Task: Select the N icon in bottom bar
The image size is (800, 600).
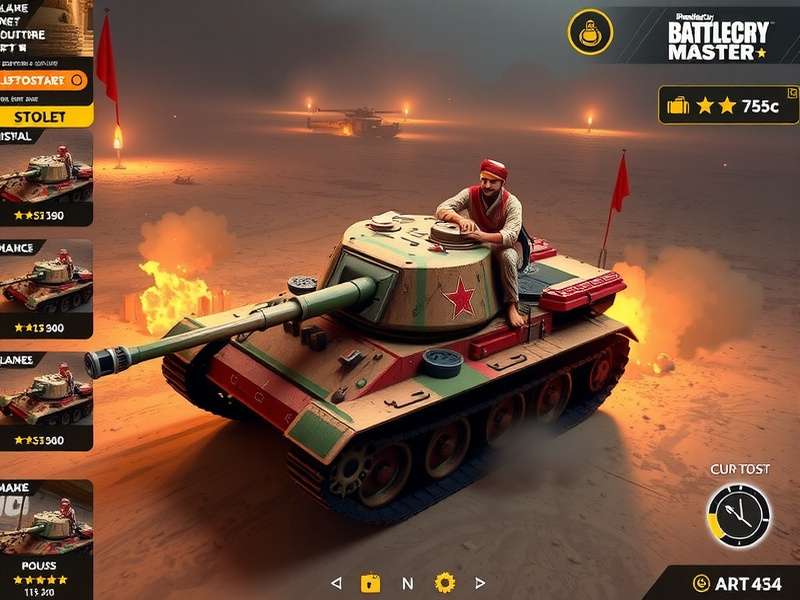Action: coord(407,582)
